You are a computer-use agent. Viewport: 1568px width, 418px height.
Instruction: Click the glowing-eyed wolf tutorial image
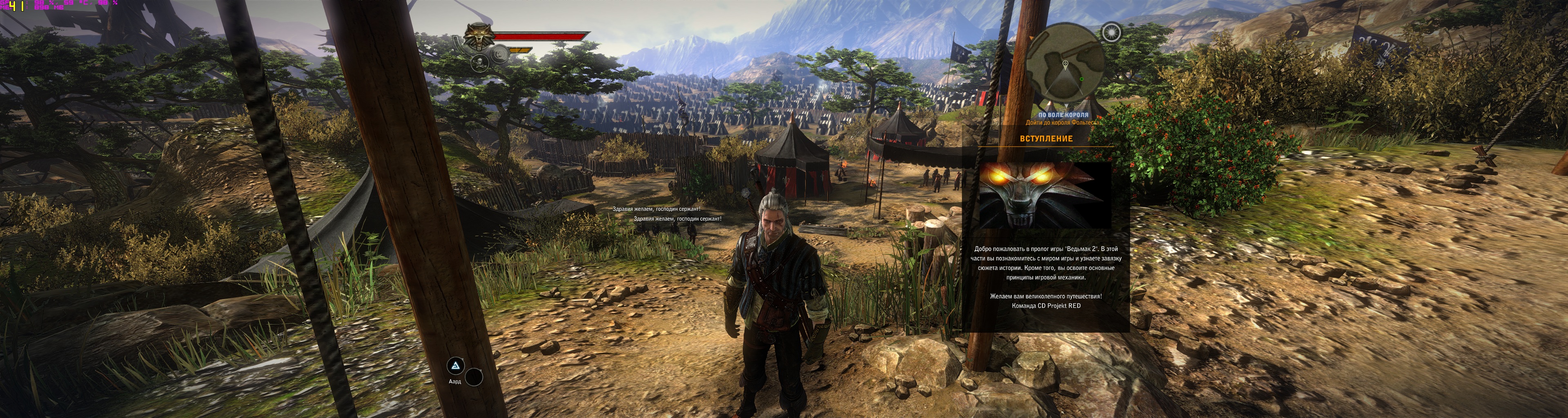pos(1045,195)
